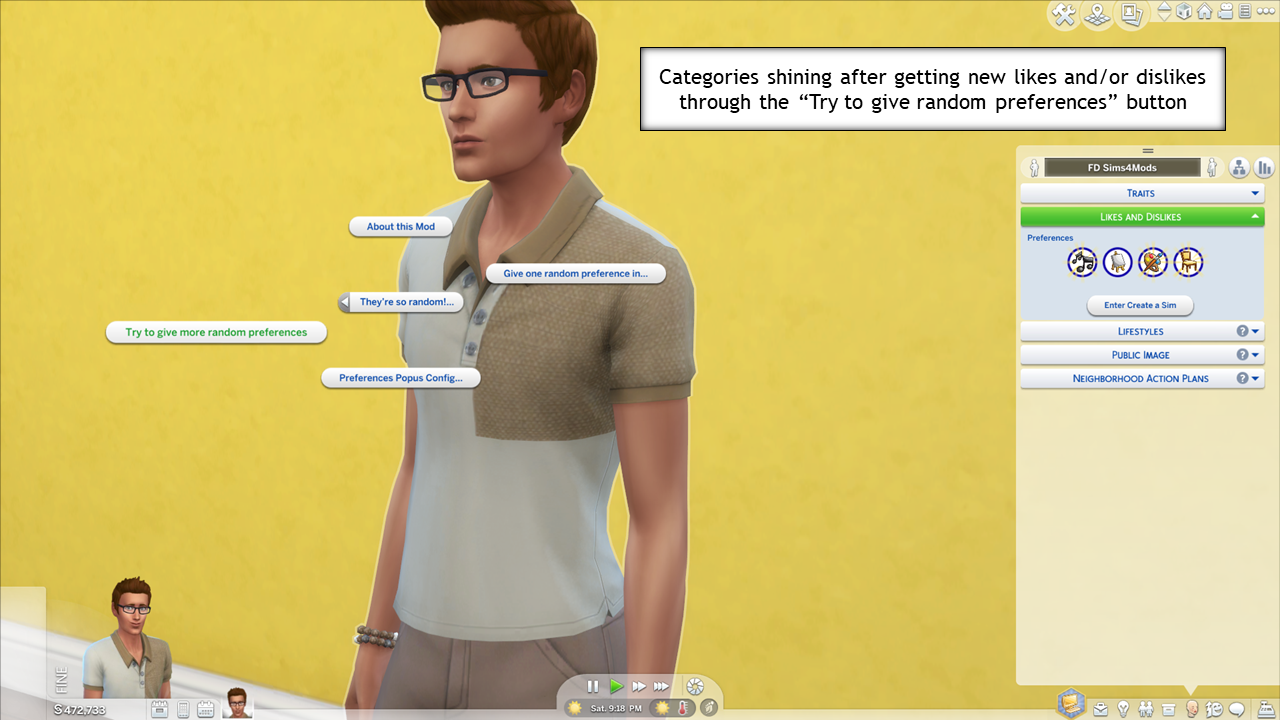Choose "Preferences Popus Config..." option

[401, 377]
